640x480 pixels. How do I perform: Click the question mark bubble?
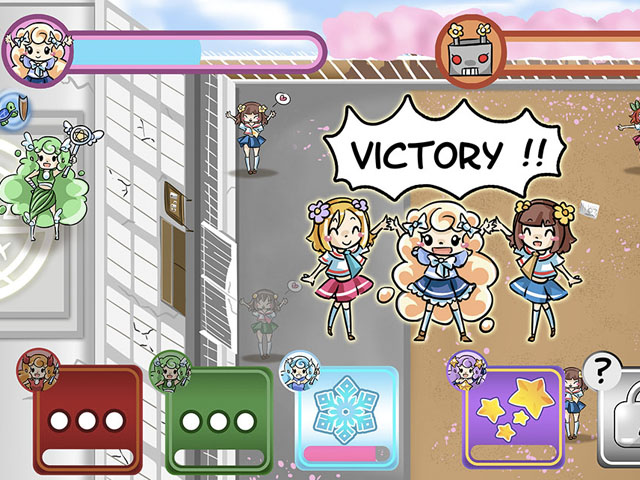[x=601, y=374]
